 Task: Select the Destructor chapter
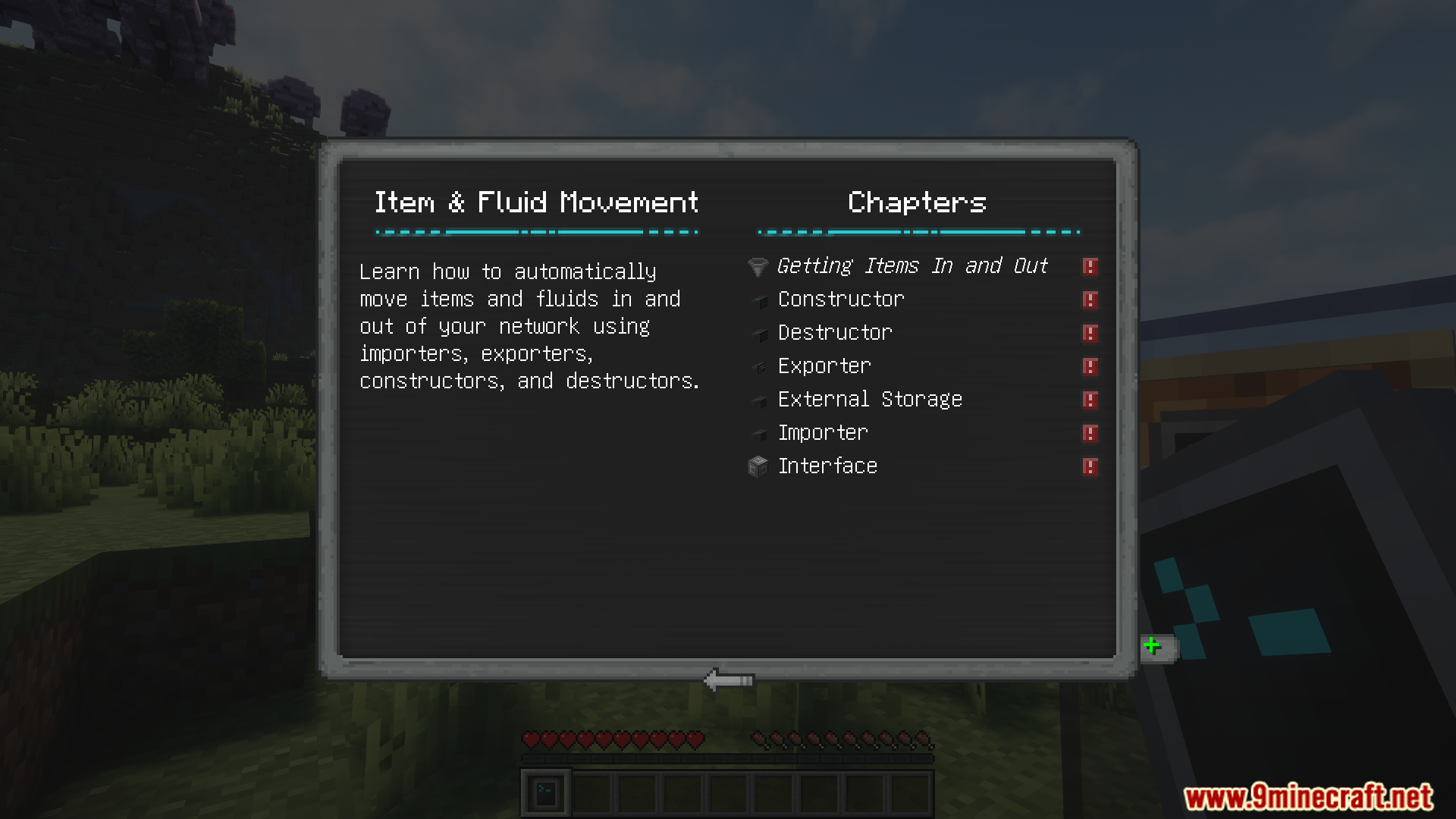(835, 333)
